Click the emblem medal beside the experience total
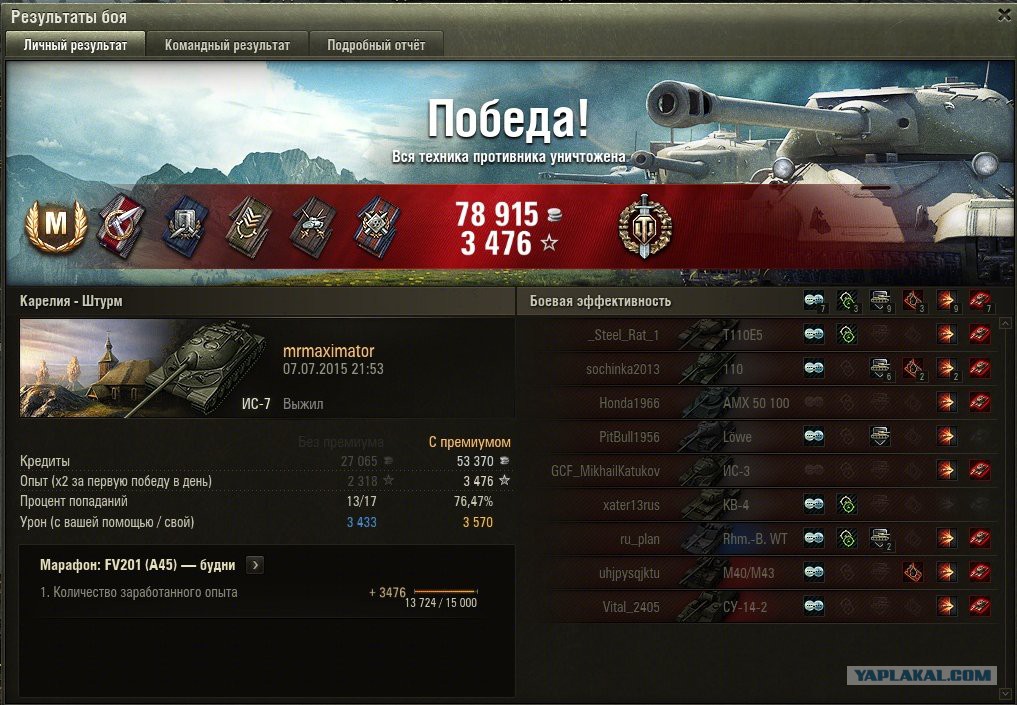1017x705 pixels. (645, 225)
